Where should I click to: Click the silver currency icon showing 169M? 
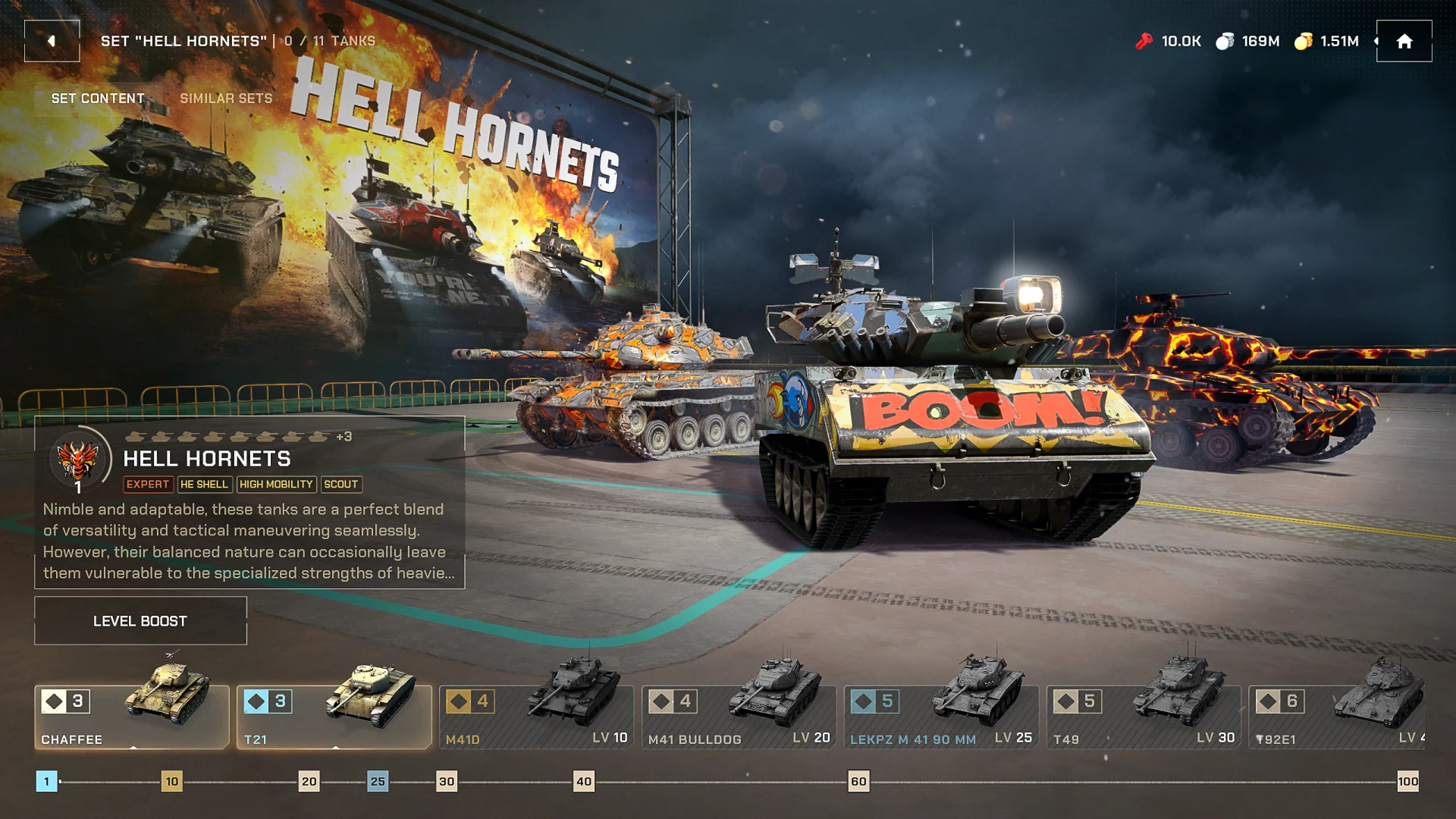(x=1225, y=41)
